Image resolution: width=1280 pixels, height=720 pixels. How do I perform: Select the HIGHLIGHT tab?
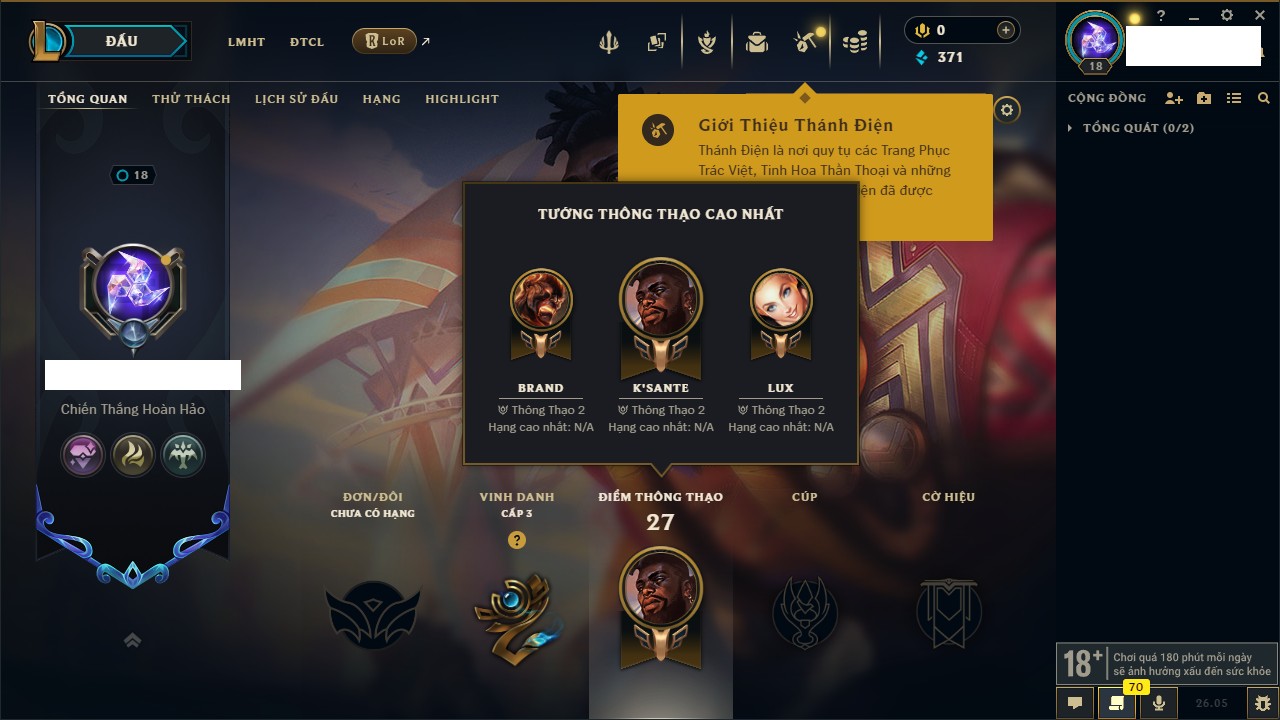(x=461, y=99)
